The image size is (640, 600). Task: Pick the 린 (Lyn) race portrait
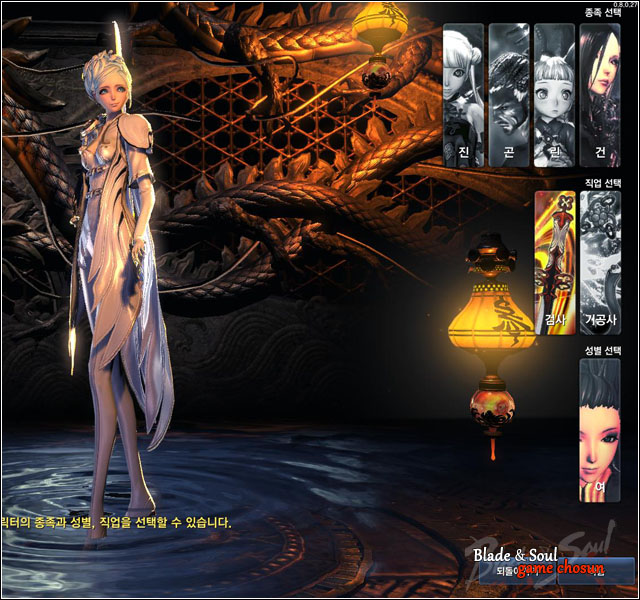pyautogui.click(x=554, y=95)
